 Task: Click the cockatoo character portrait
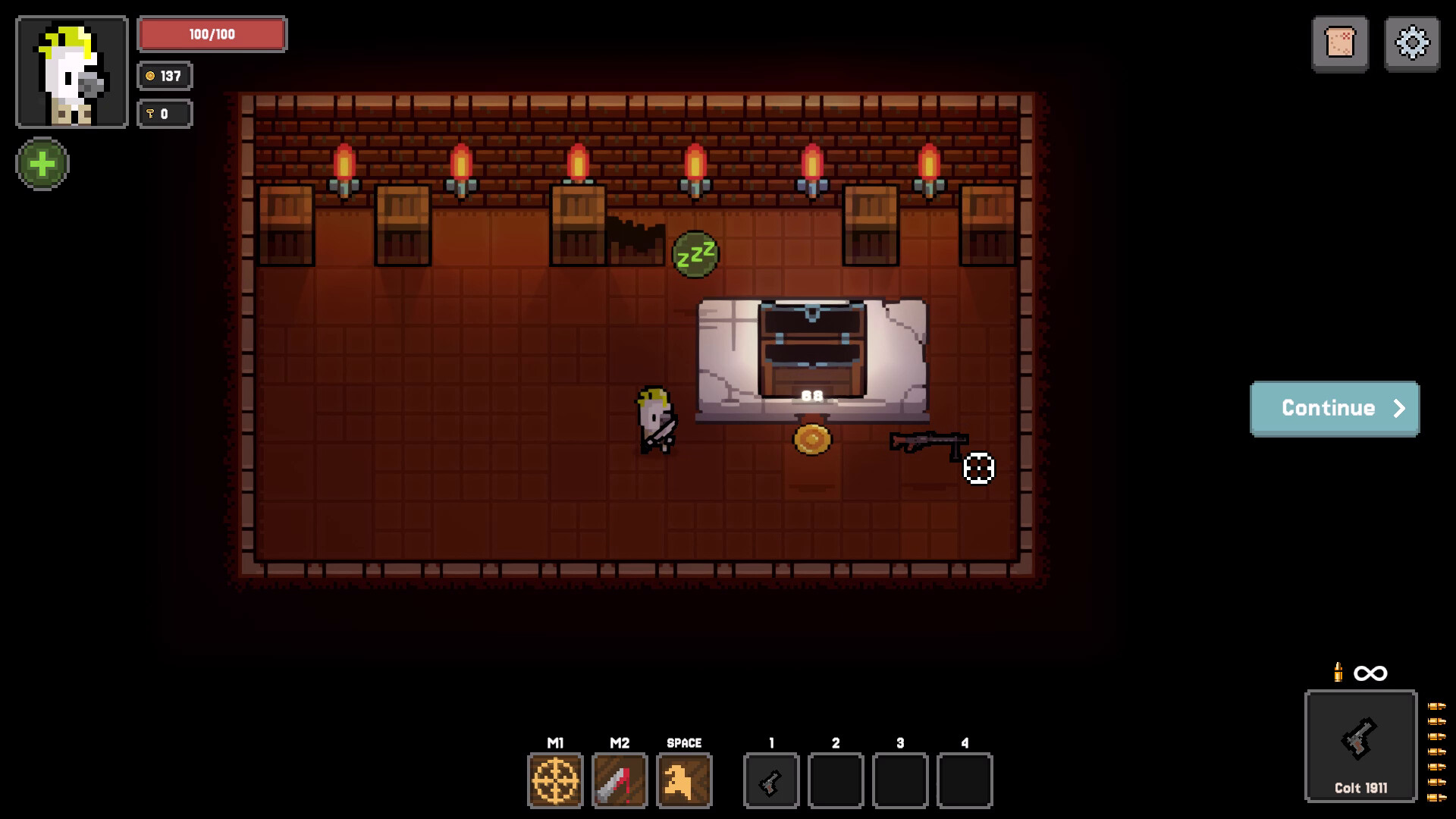[x=71, y=71]
